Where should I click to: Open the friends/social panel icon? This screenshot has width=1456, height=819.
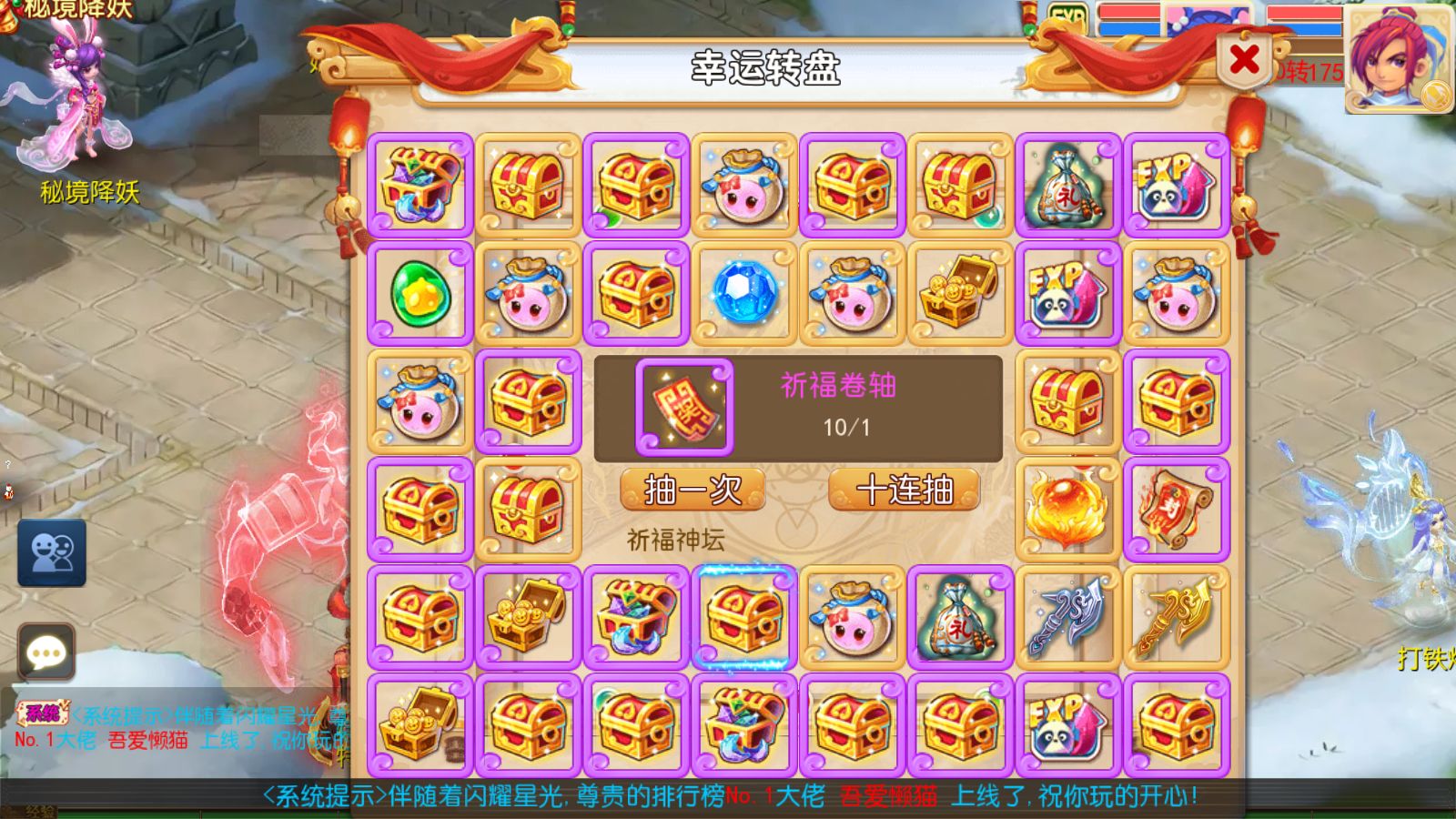(52, 553)
